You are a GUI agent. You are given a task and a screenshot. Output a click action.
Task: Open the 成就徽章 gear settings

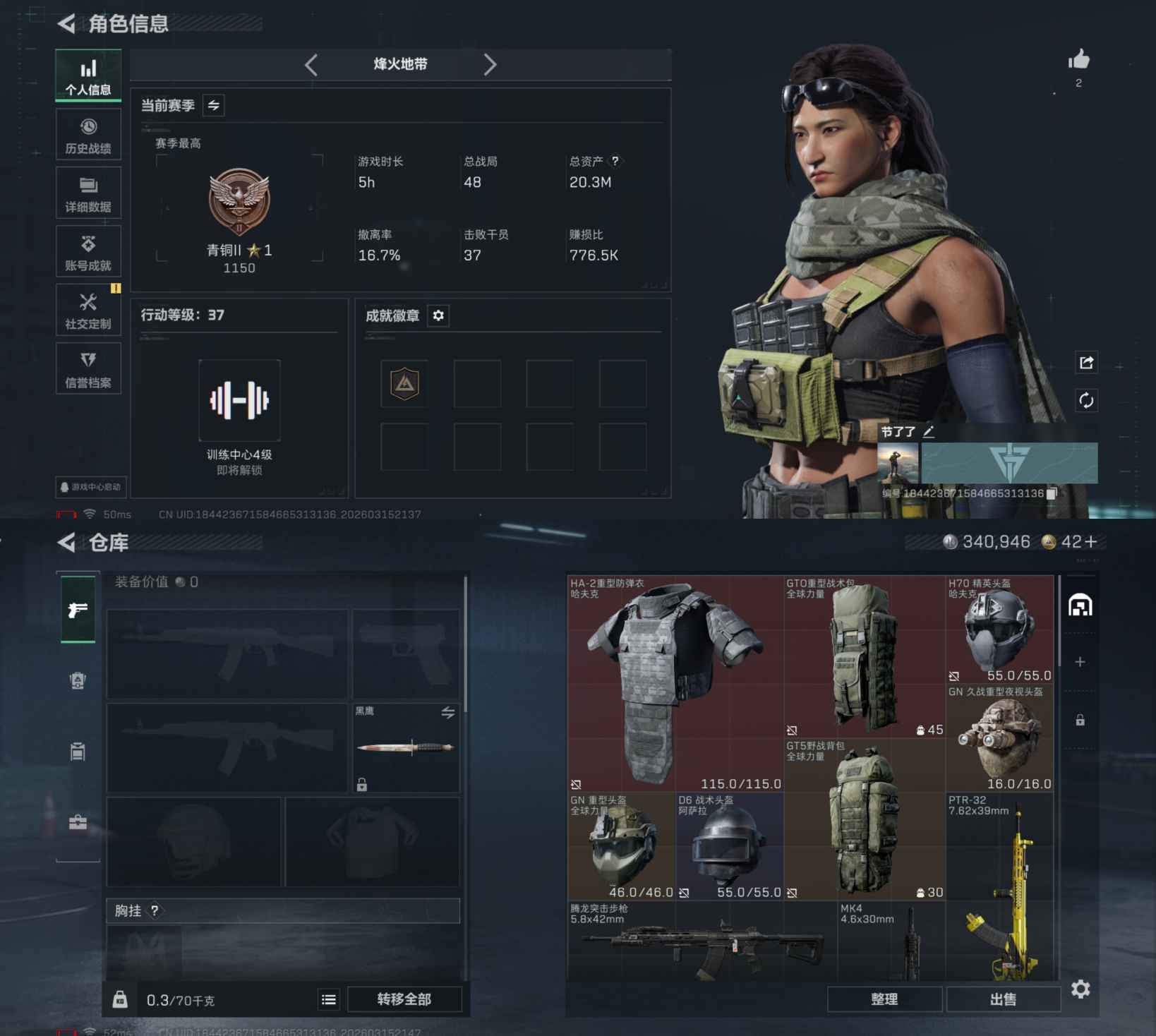point(438,315)
